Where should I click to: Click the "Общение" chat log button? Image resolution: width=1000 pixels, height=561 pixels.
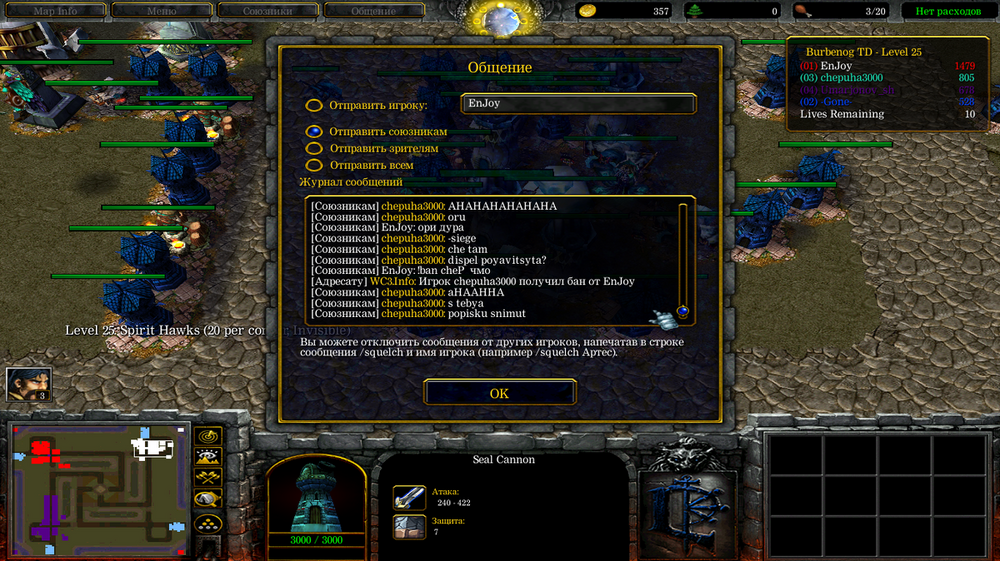click(x=373, y=11)
